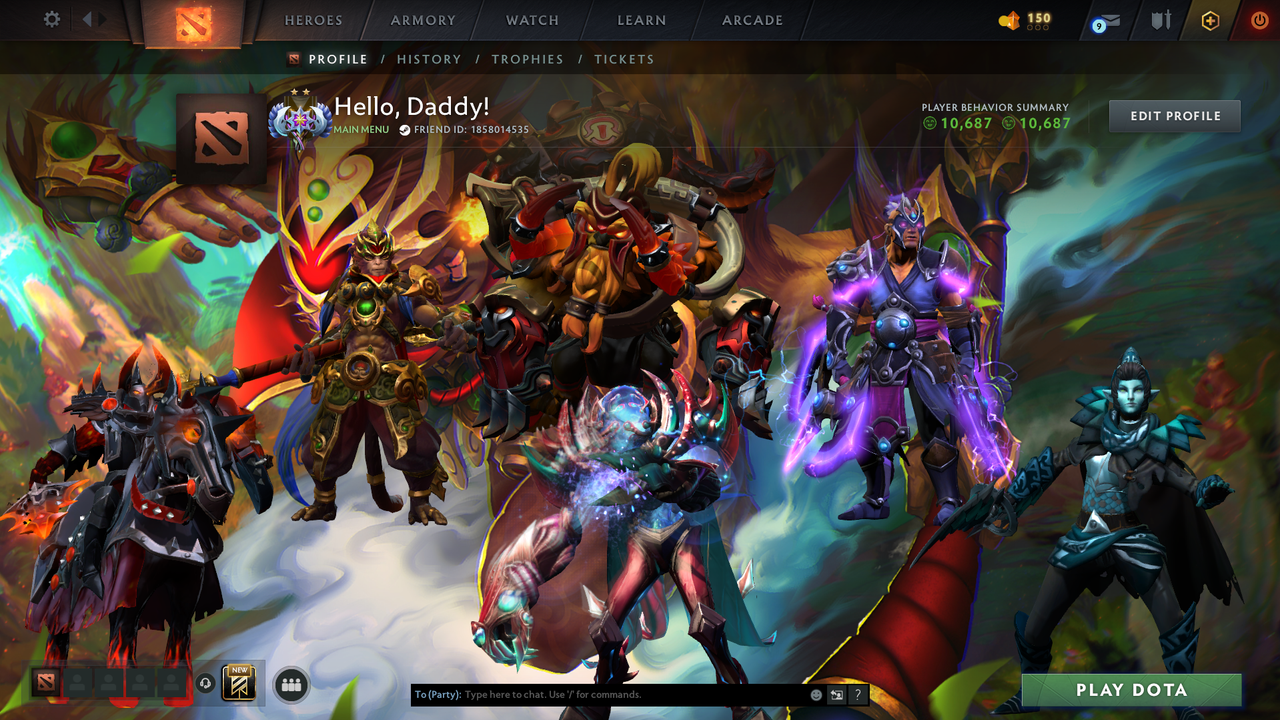
Task: Click the EDIT PROFILE button
Action: (x=1174, y=115)
